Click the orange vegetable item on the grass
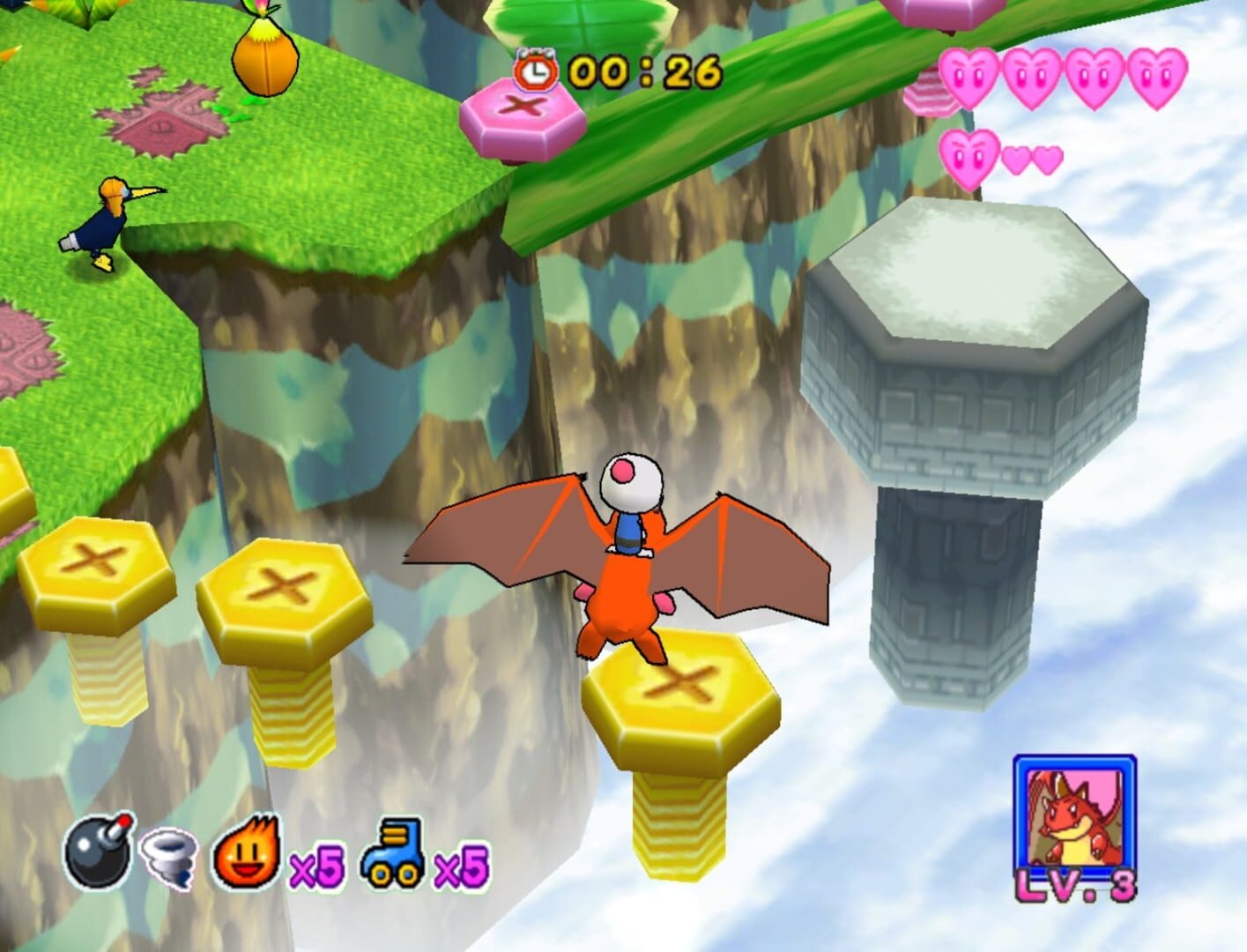Screen dimensions: 1247x952 (264, 57)
